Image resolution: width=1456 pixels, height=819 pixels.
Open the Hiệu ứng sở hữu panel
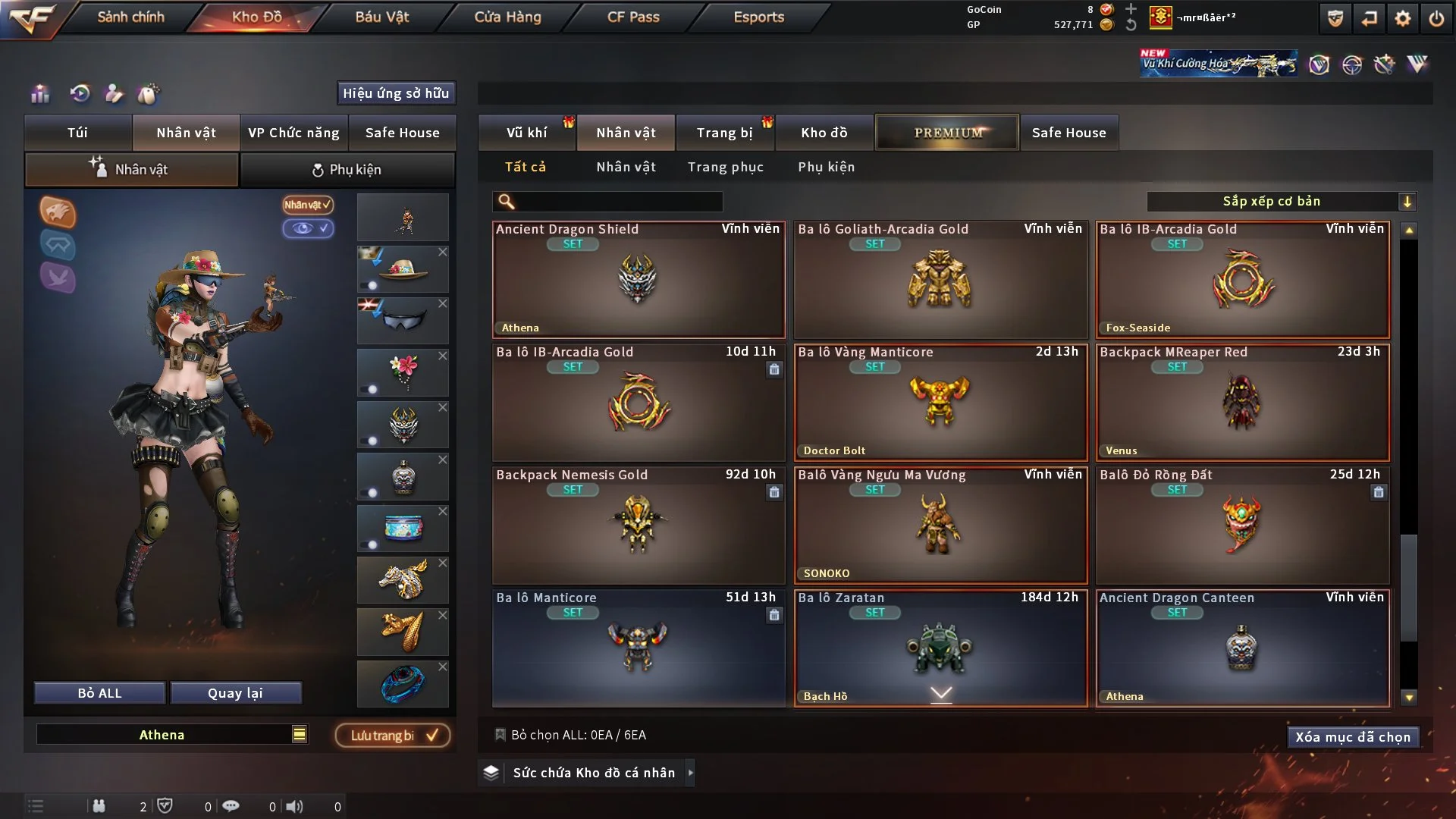click(396, 93)
